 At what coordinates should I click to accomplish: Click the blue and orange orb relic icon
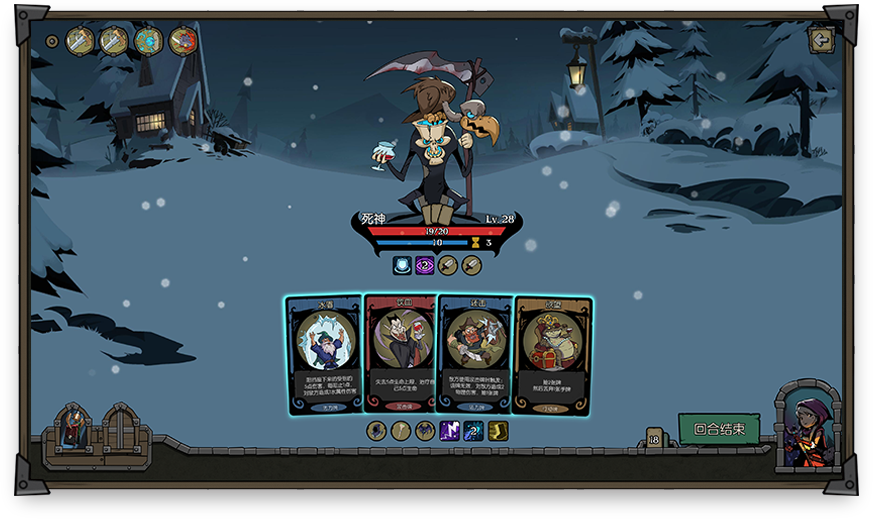(148, 41)
